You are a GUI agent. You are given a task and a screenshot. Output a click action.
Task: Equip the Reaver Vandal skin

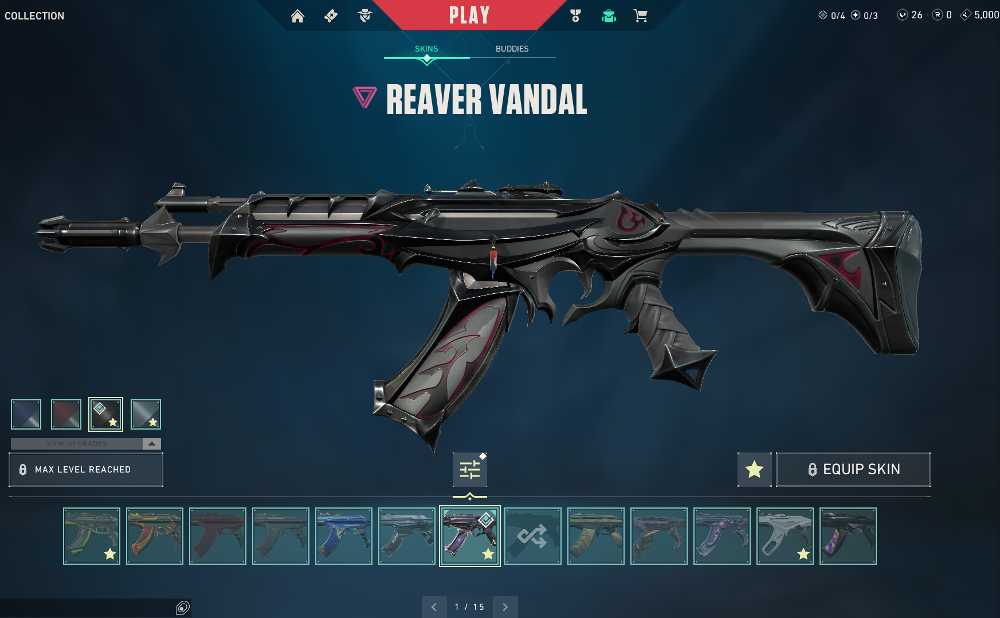click(x=853, y=469)
